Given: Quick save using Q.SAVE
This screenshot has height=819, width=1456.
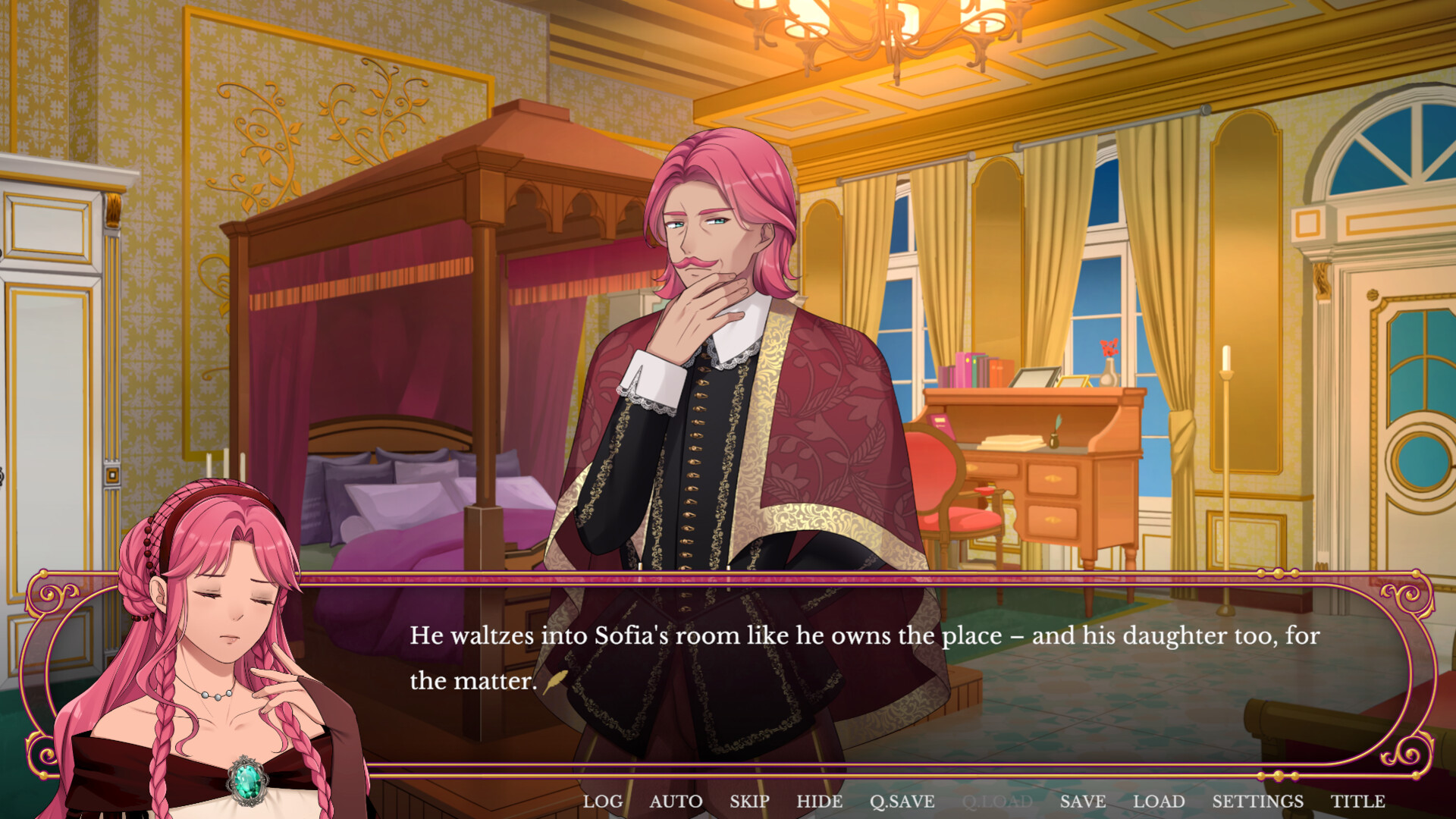Looking at the screenshot, I should tap(902, 801).
